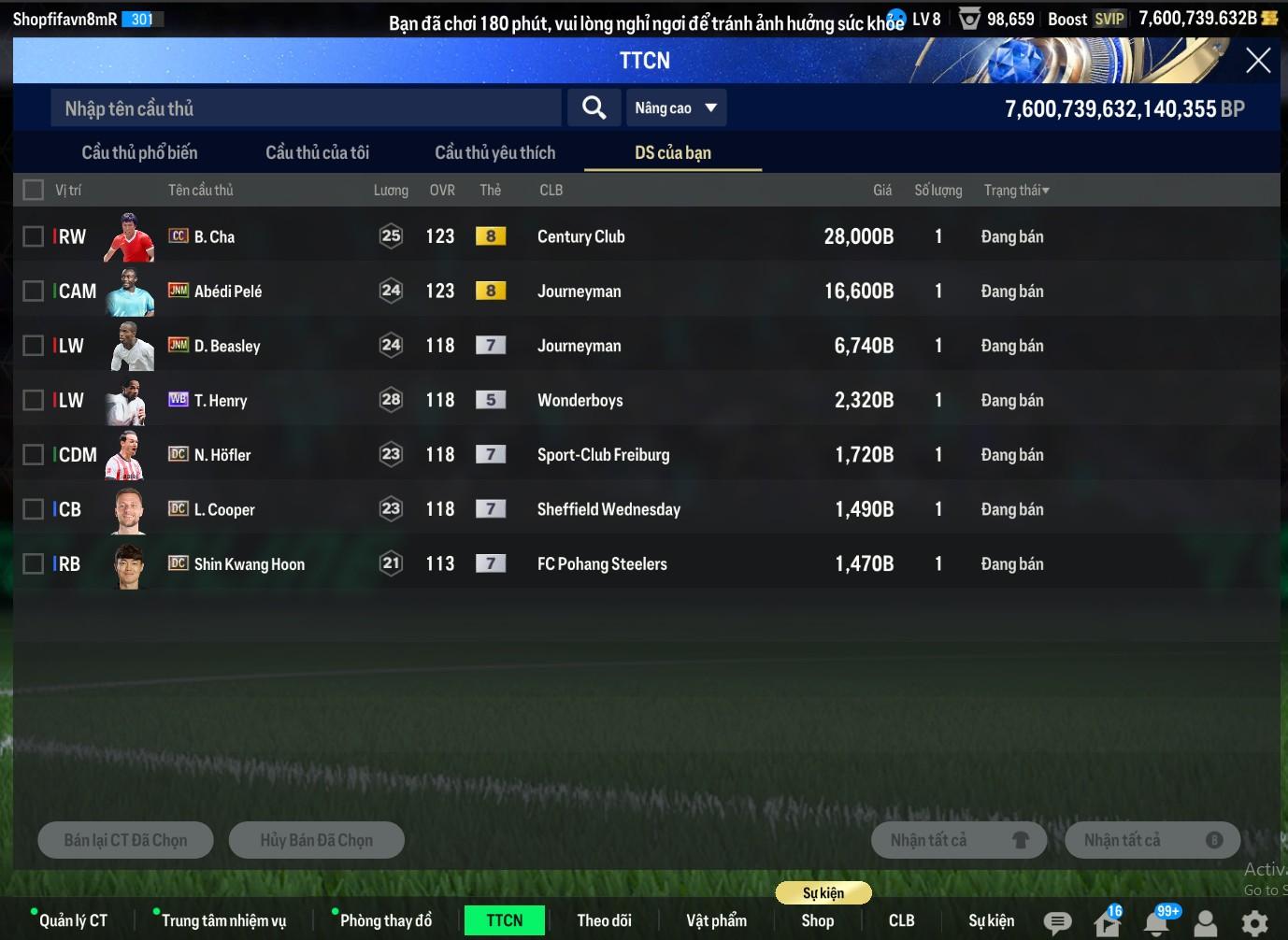The height and width of the screenshot is (940, 1288).
Task: Click Hủy Bán Đã Chọn button
Action: 316,840
